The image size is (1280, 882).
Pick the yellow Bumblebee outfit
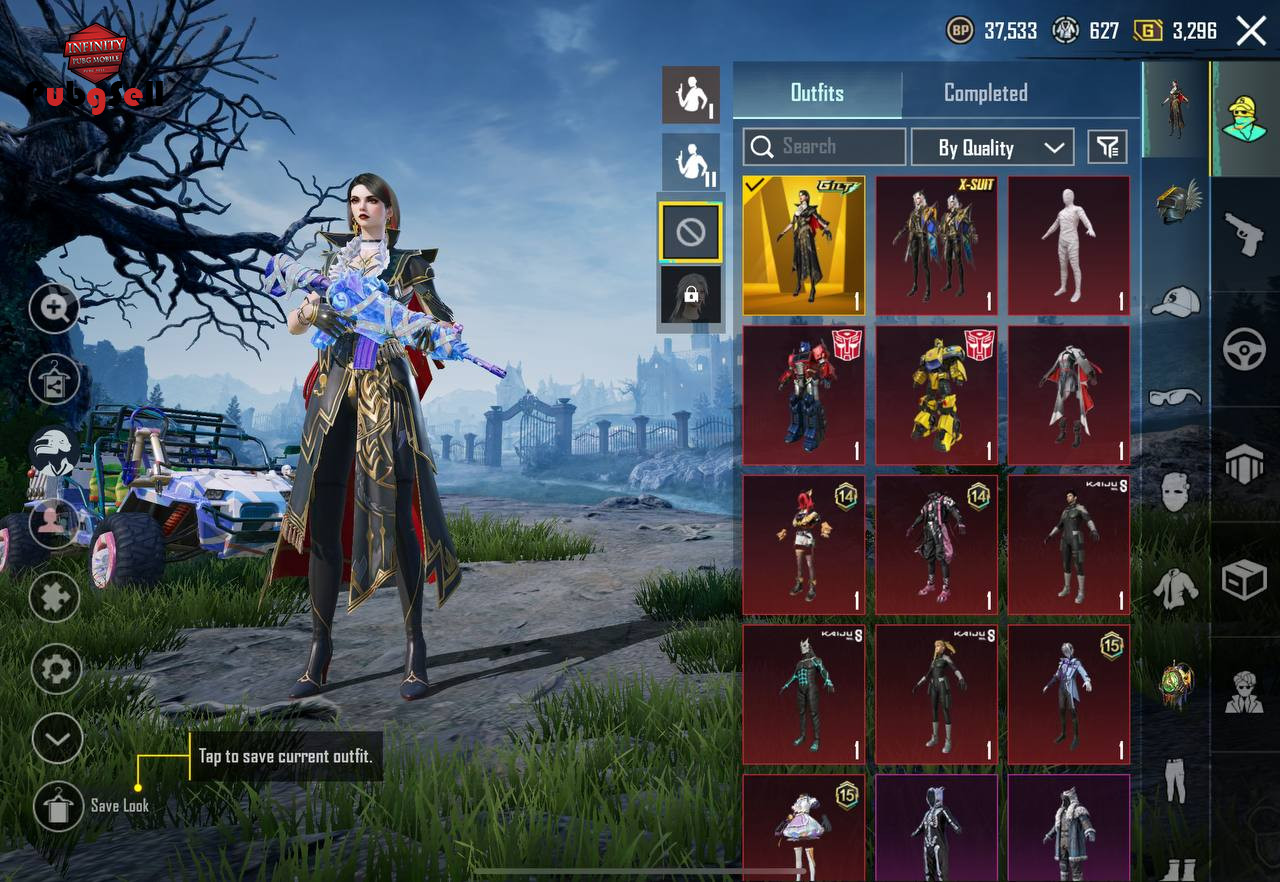(x=936, y=394)
